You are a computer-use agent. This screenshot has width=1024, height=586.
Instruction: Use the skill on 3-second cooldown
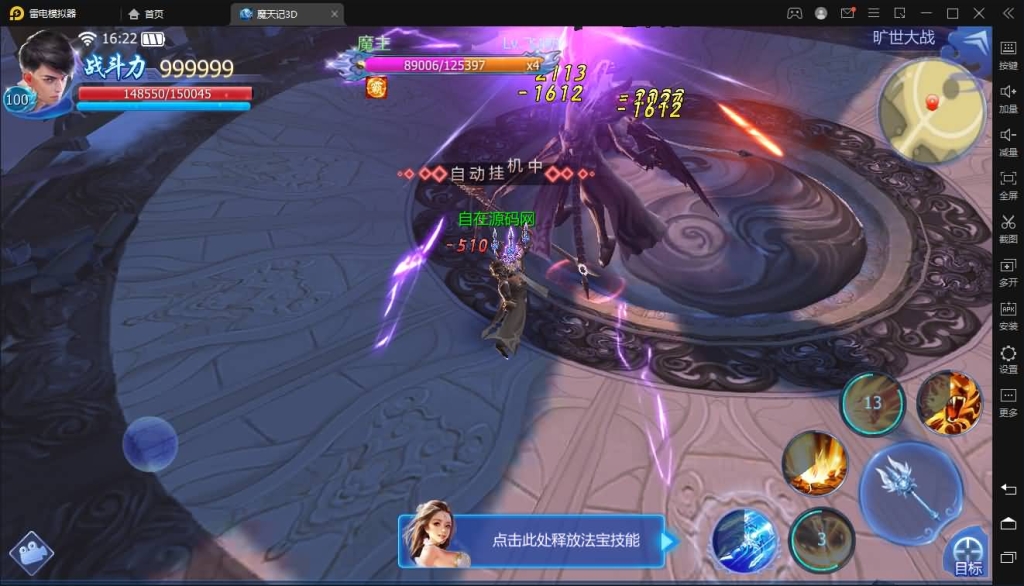[821, 539]
